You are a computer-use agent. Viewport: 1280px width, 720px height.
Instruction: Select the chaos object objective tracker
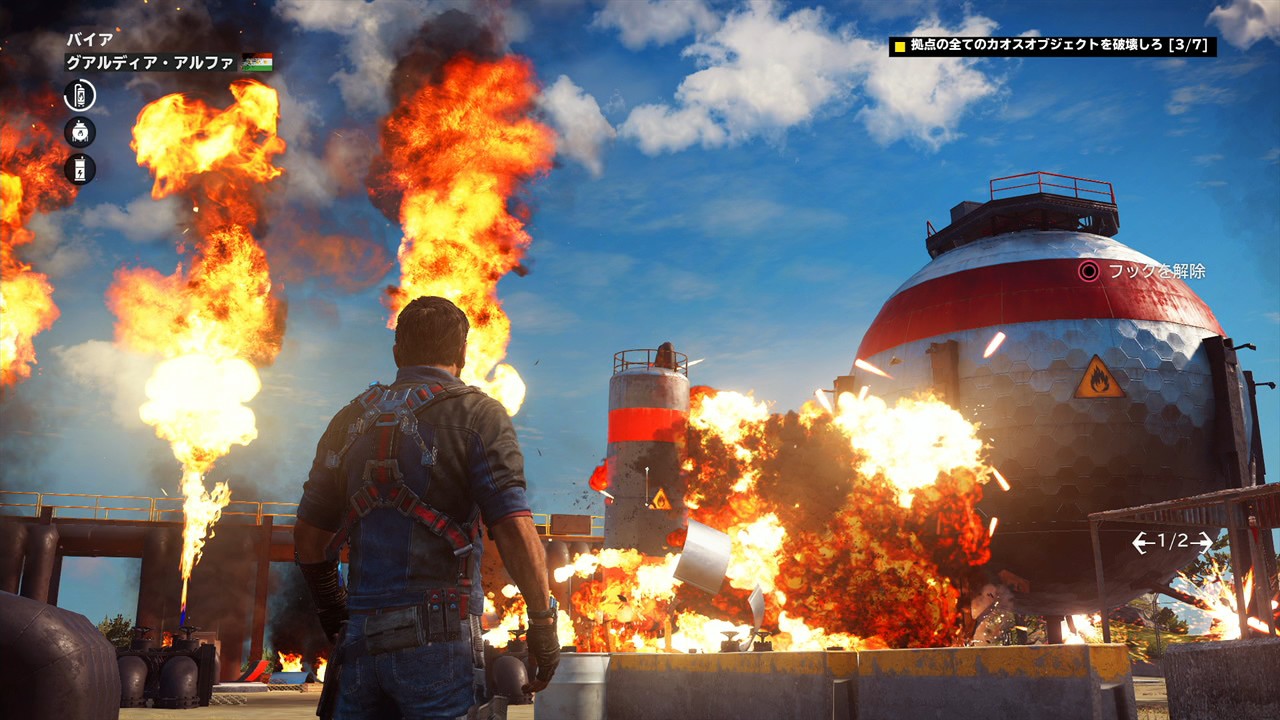tap(1052, 46)
